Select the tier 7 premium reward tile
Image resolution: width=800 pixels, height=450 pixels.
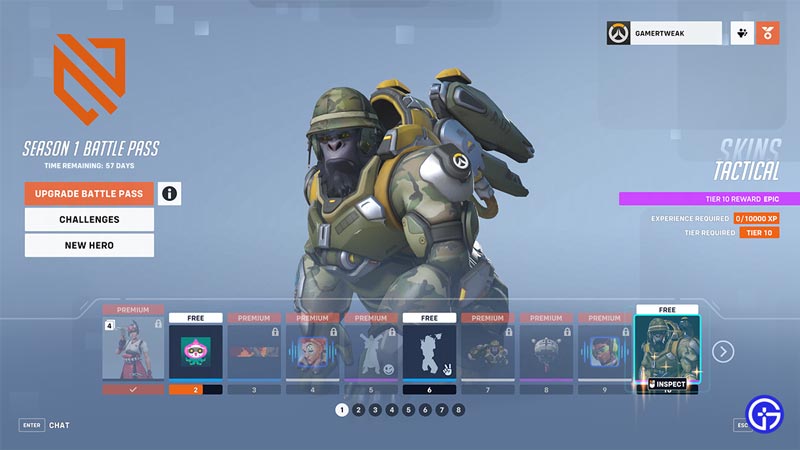pos(486,352)
